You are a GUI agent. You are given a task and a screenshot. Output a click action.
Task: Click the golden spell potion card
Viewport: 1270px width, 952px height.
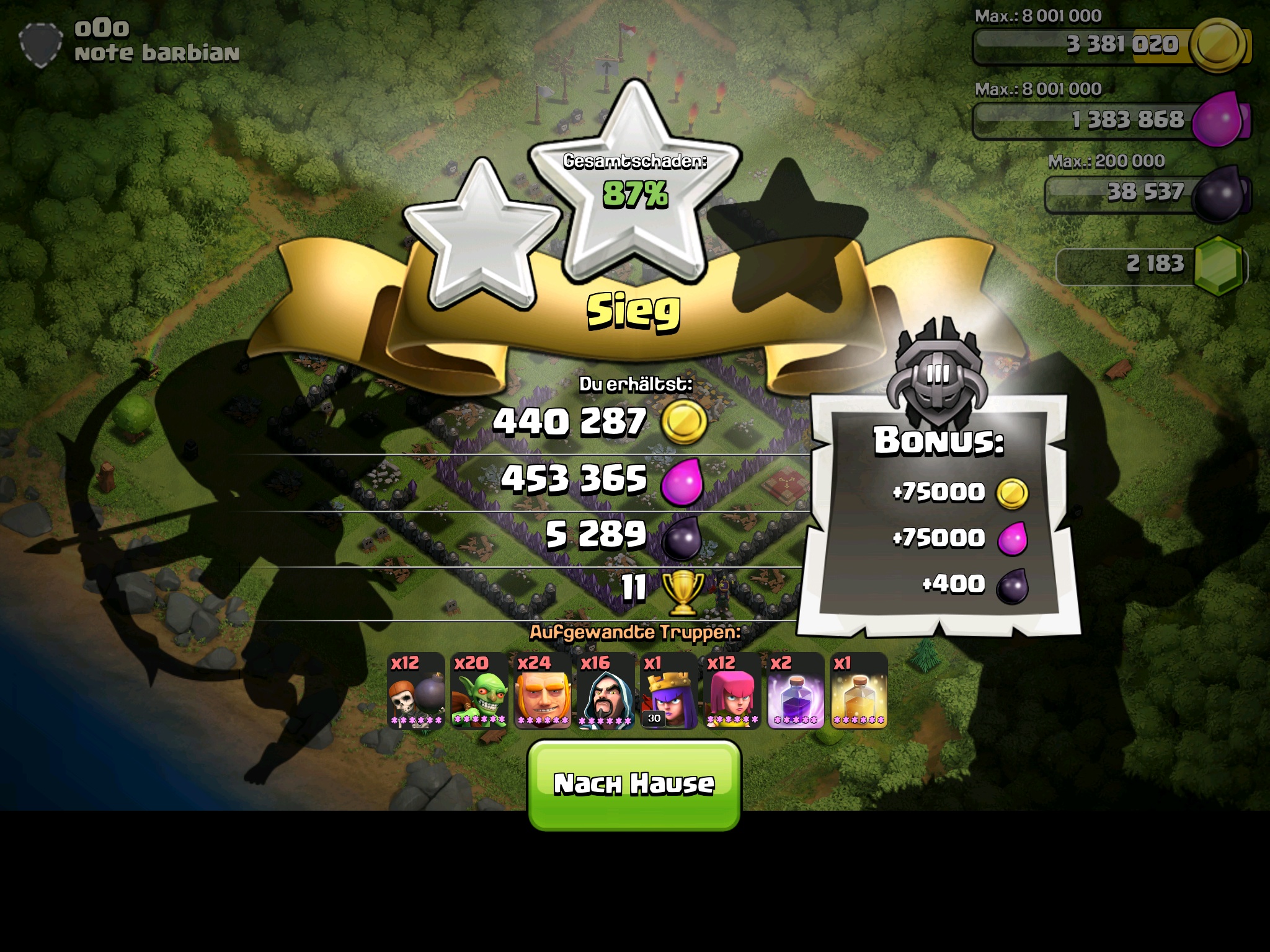[x=859, y=691]
